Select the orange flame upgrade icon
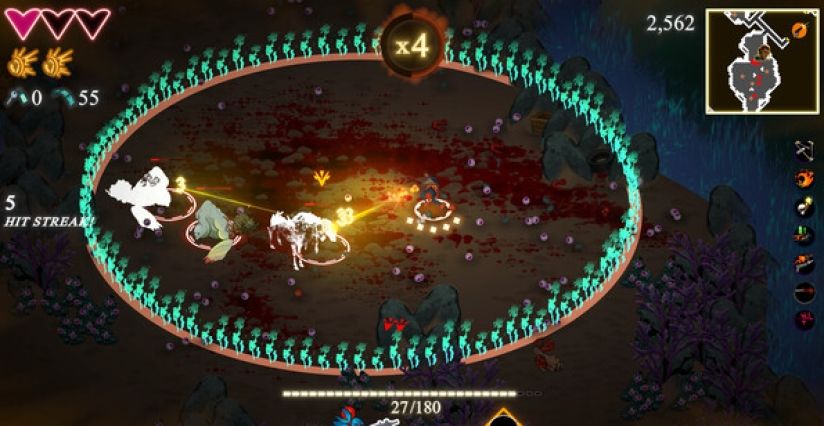The width and height of the screenshot is (824, 426). point(803,178)
